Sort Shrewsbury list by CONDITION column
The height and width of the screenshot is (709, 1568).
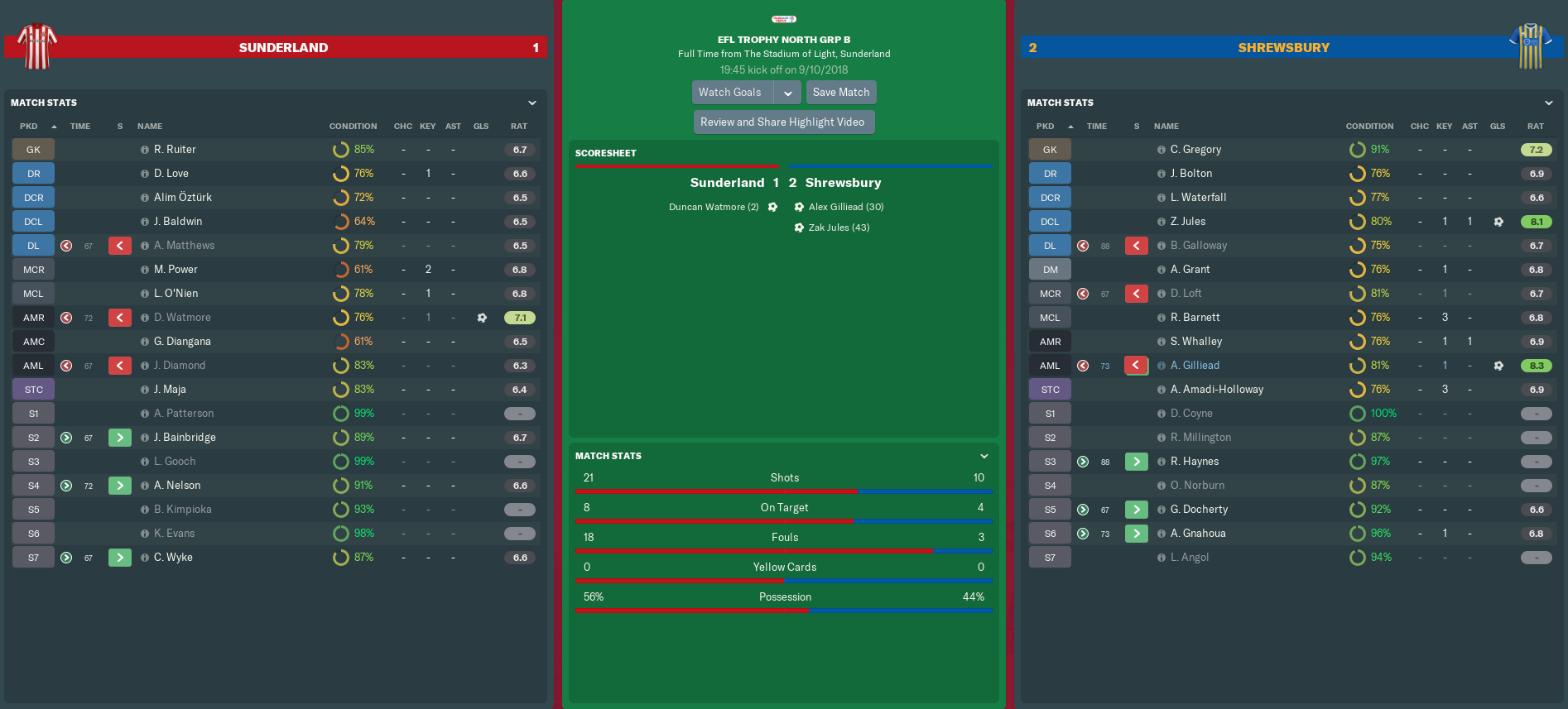point(1369,127)
